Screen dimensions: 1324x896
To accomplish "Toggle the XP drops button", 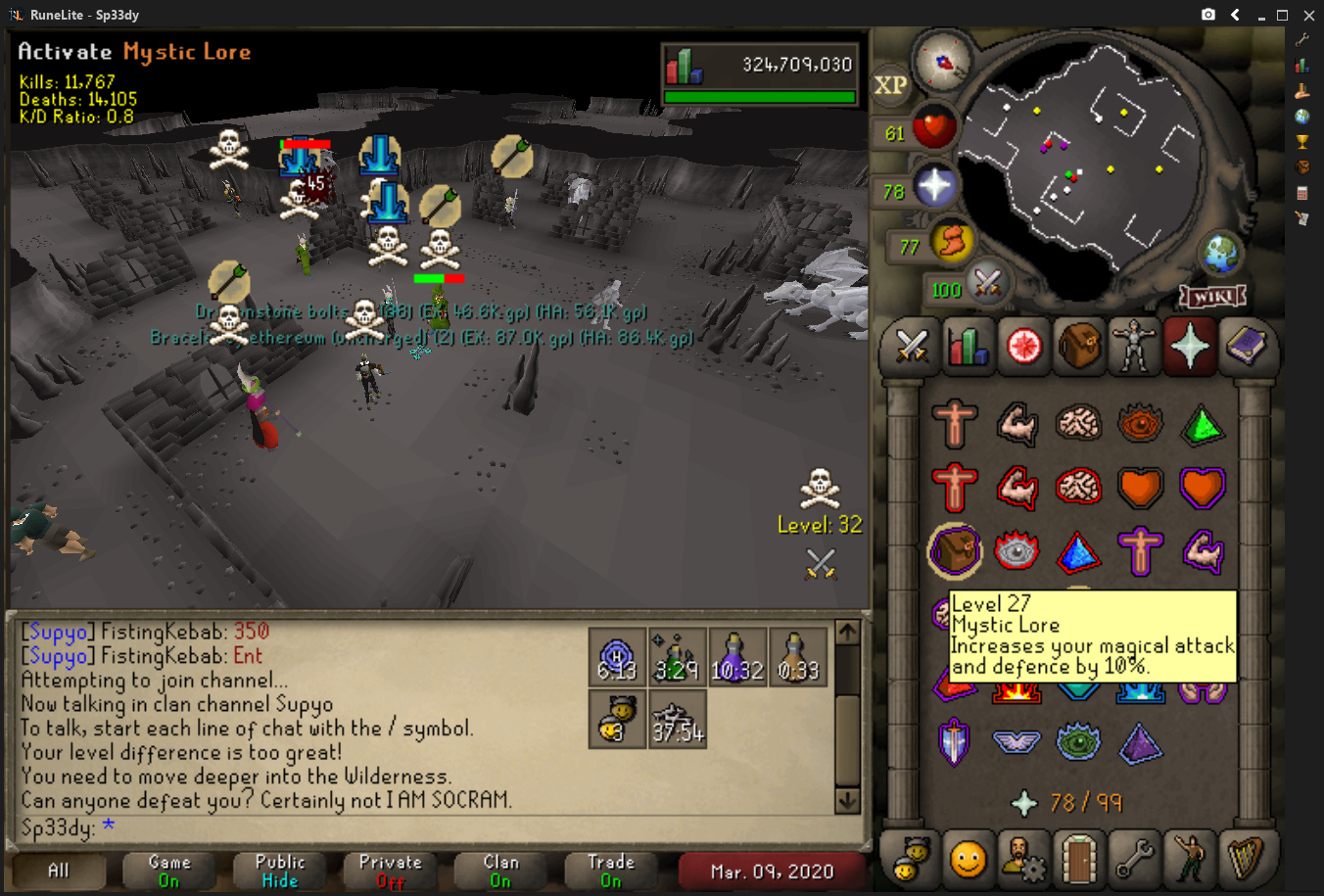I will point(890,85).
